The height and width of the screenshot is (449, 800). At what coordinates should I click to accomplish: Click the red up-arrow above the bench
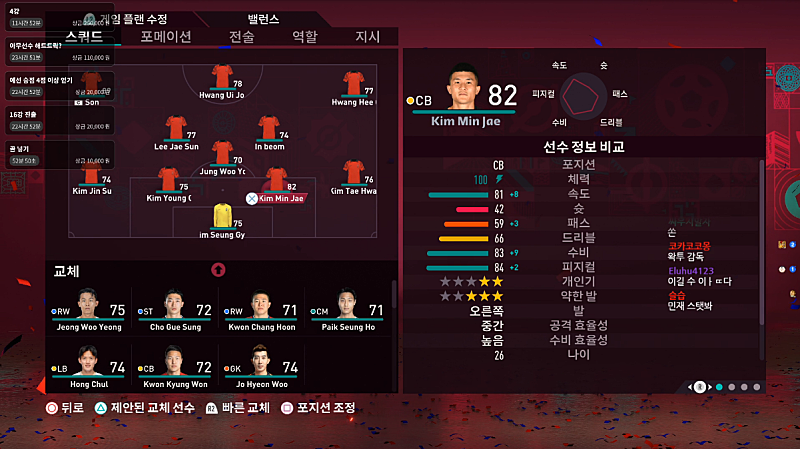pyautogui.click(x=218, y=270)
